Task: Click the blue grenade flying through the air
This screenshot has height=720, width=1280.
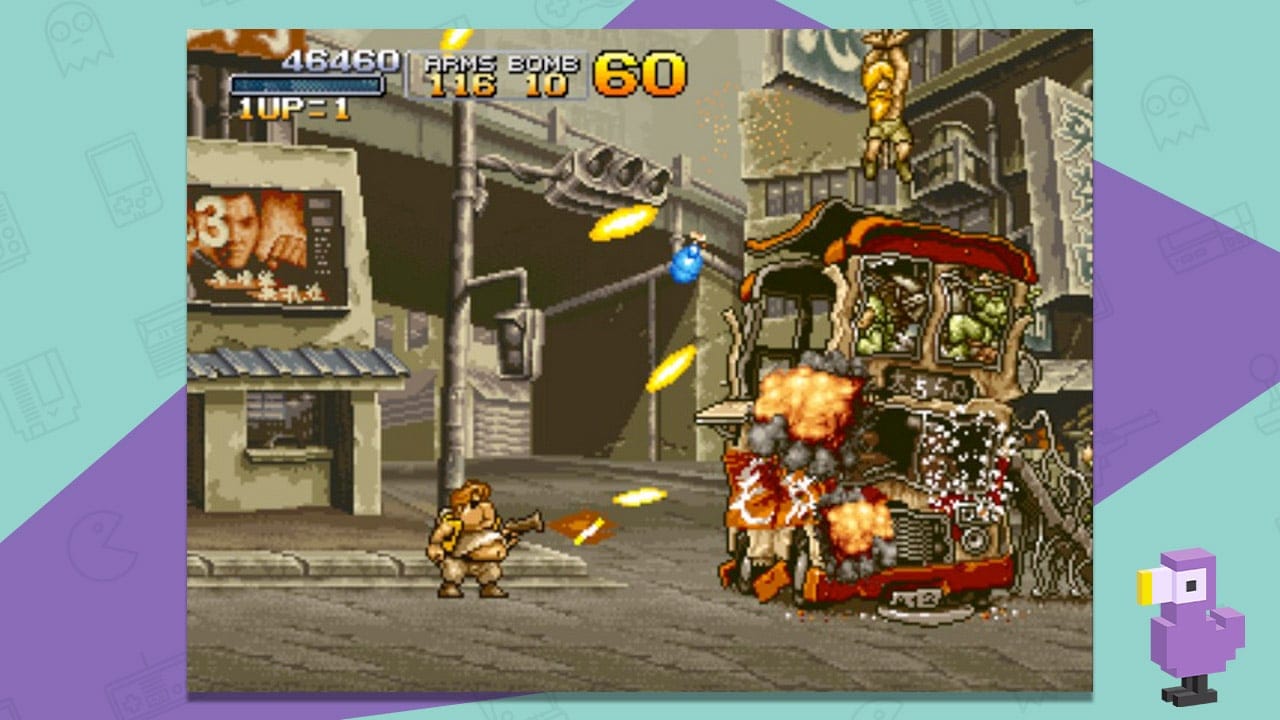Action: pyautogui.click(x=688, y=262)
